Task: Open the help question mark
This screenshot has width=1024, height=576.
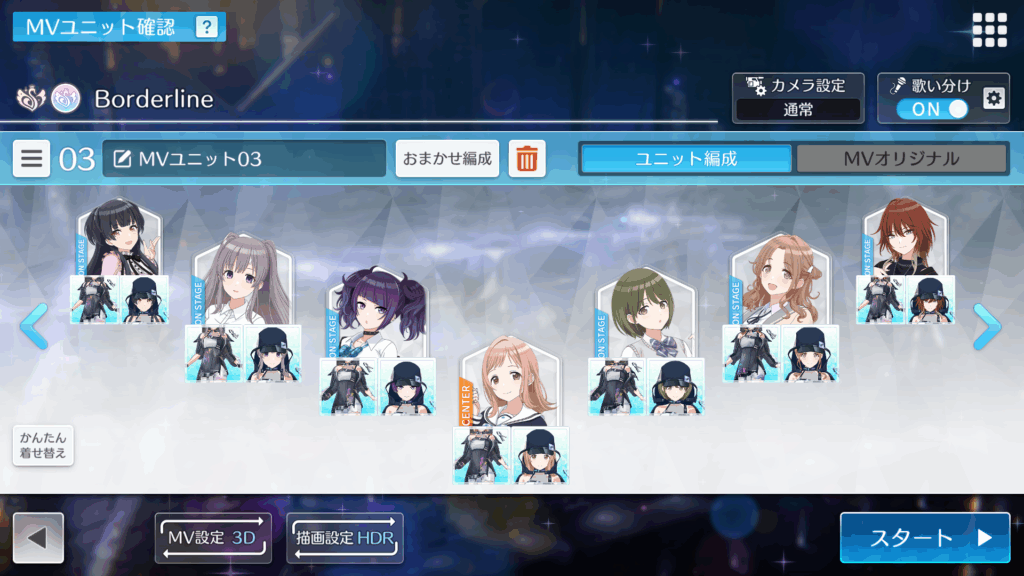Action: click(x=206, y=27)
